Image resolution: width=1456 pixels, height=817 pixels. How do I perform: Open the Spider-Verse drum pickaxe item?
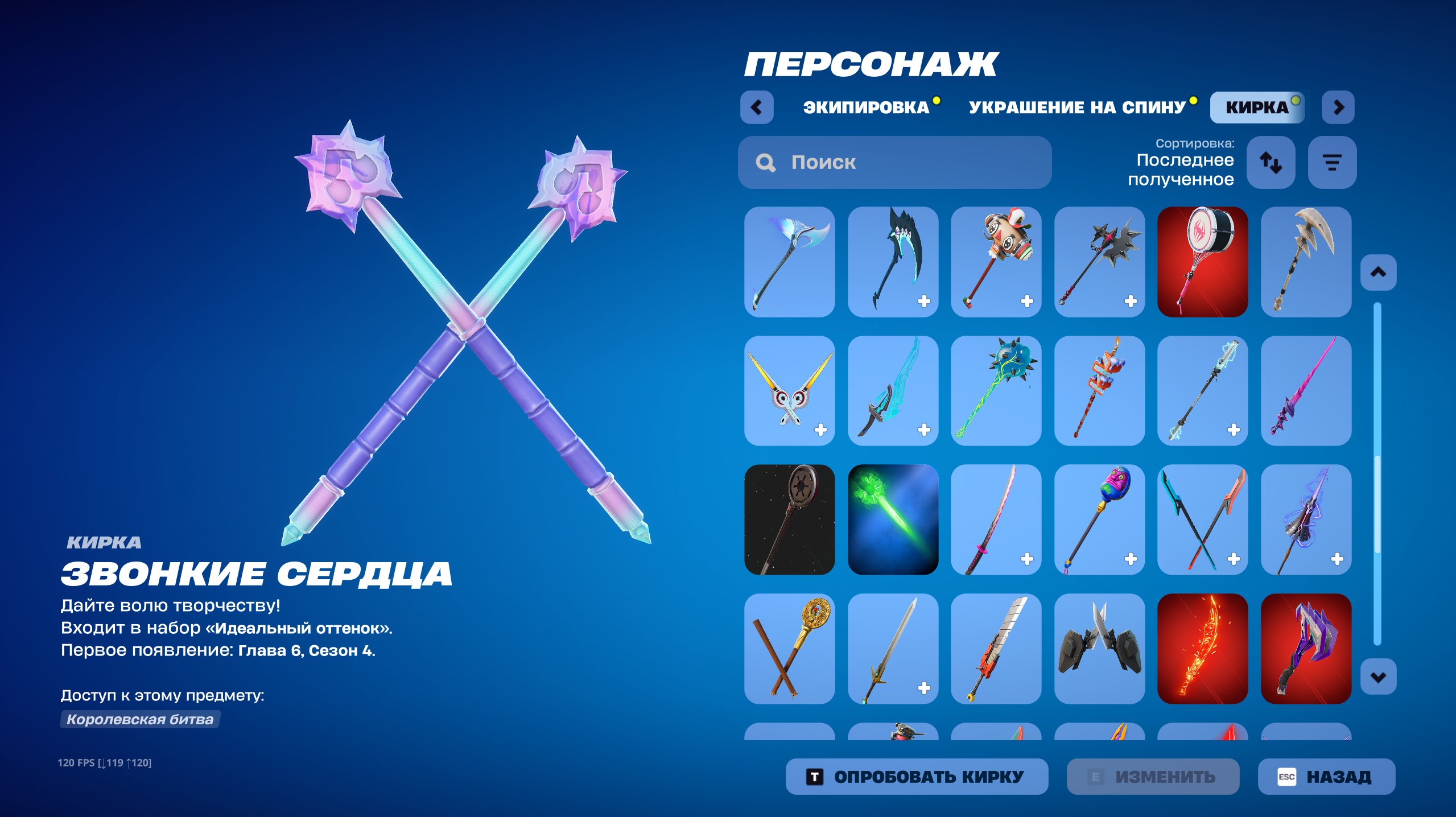[1202, 262]
